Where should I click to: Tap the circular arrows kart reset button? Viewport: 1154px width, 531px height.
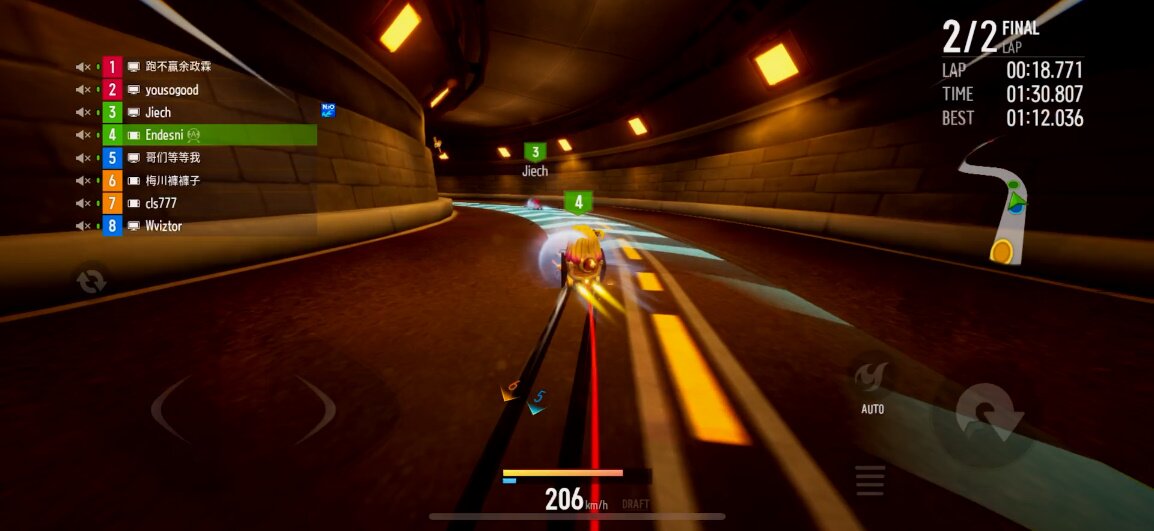click(x=91, y=282)
